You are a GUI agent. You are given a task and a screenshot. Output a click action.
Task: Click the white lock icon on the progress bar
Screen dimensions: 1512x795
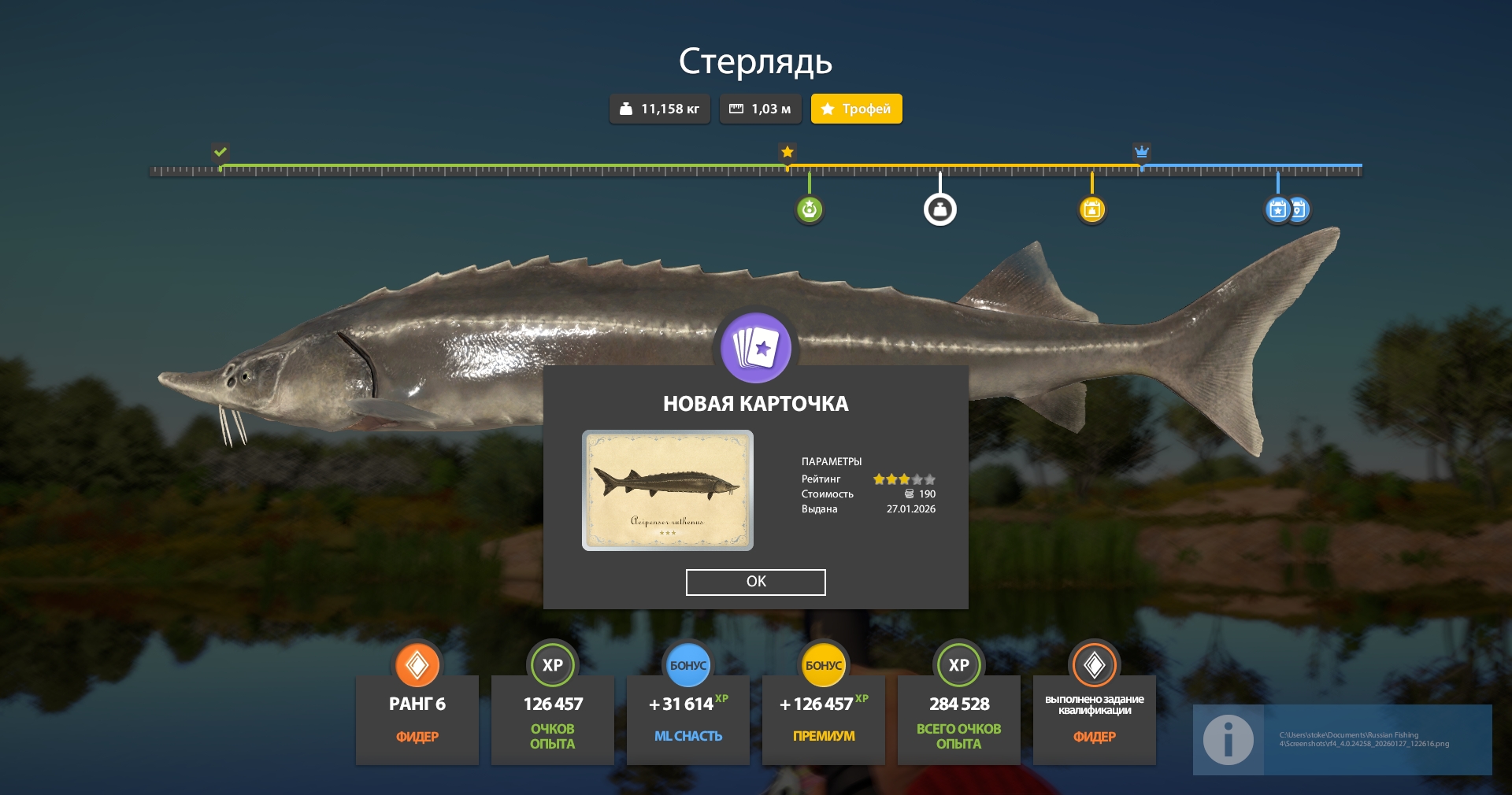[939, 208]
